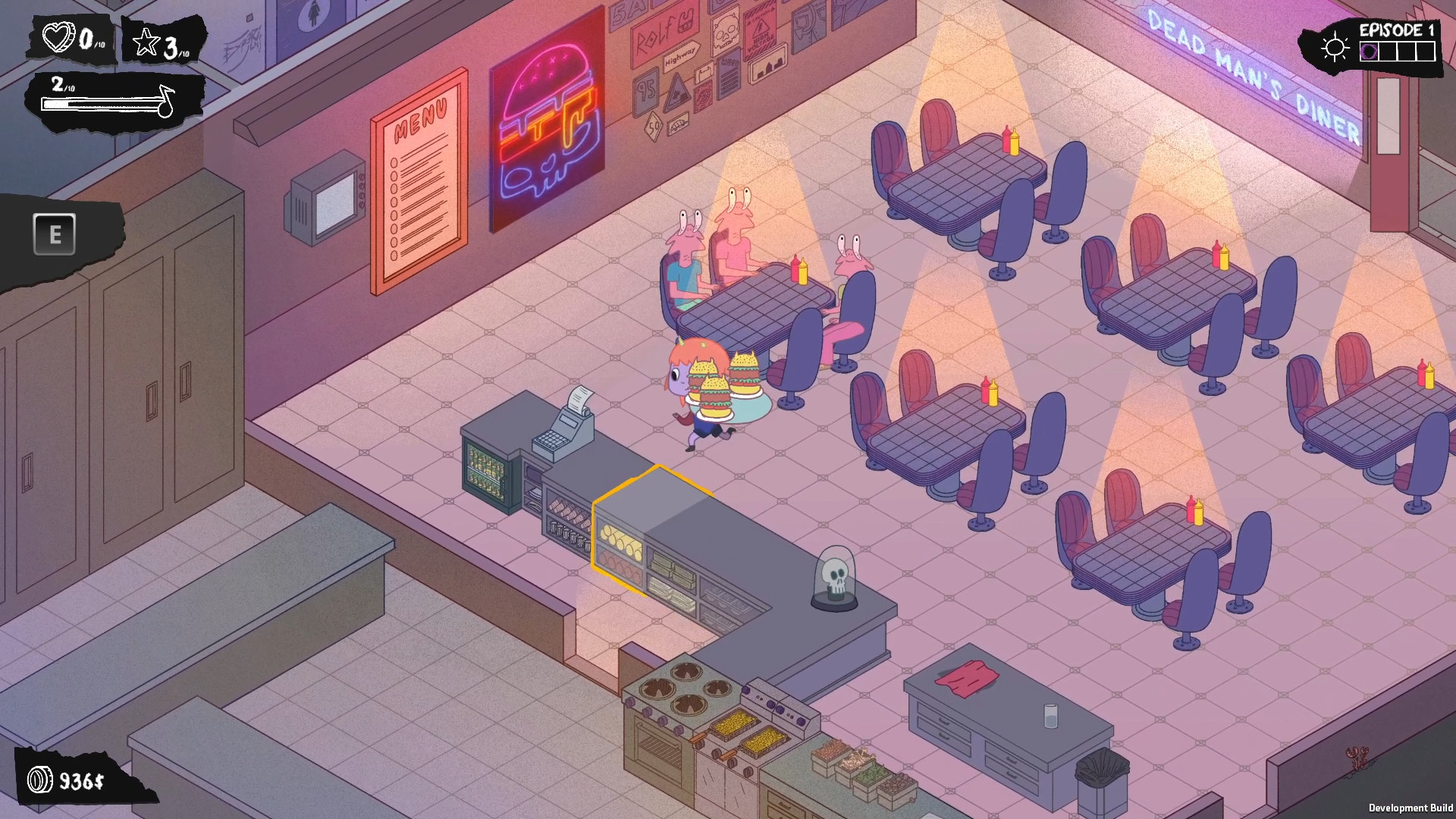Click the cash register on the counter
The height and width of the screenshot is (819, 1456).
pos(566,428)
